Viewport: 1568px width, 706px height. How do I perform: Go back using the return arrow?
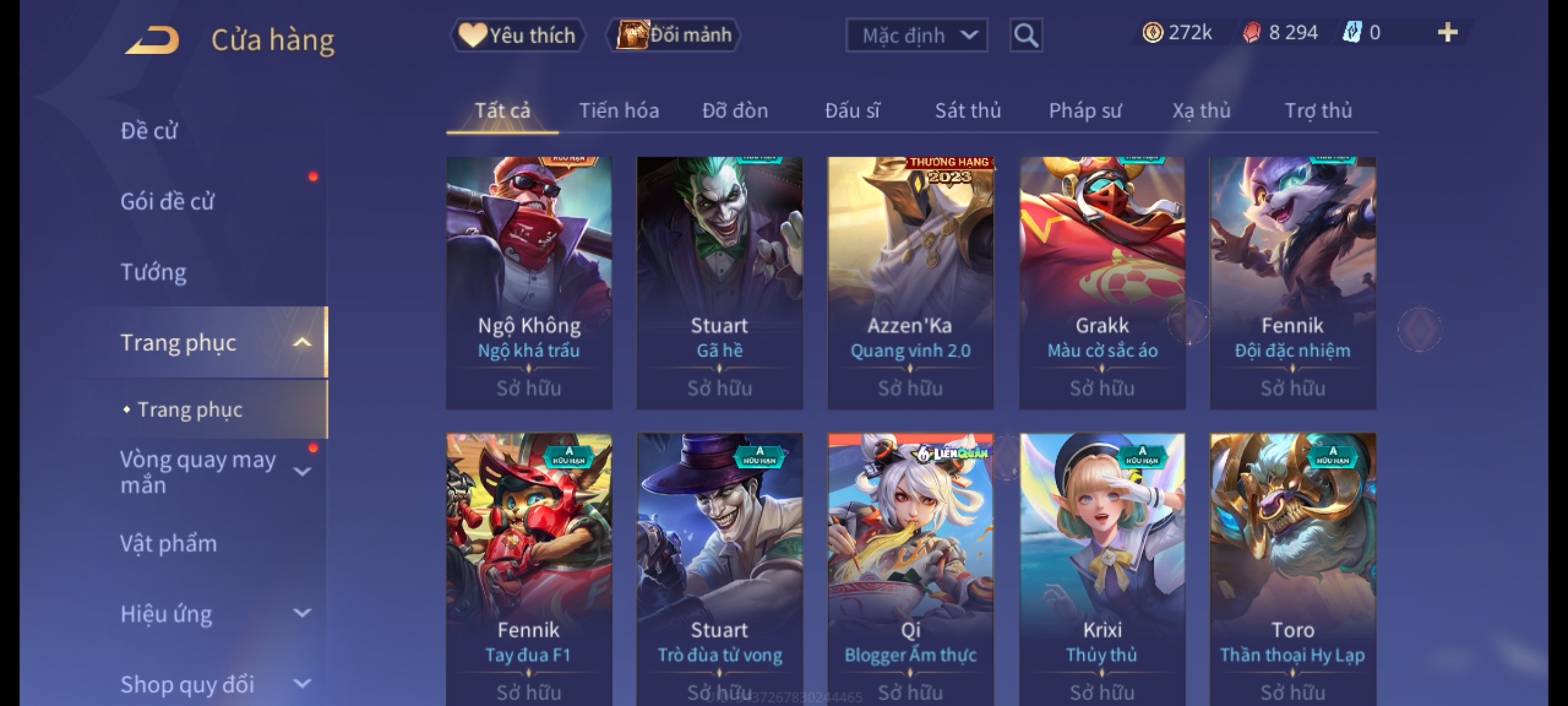pyautogui.click(x=152, y=40)
